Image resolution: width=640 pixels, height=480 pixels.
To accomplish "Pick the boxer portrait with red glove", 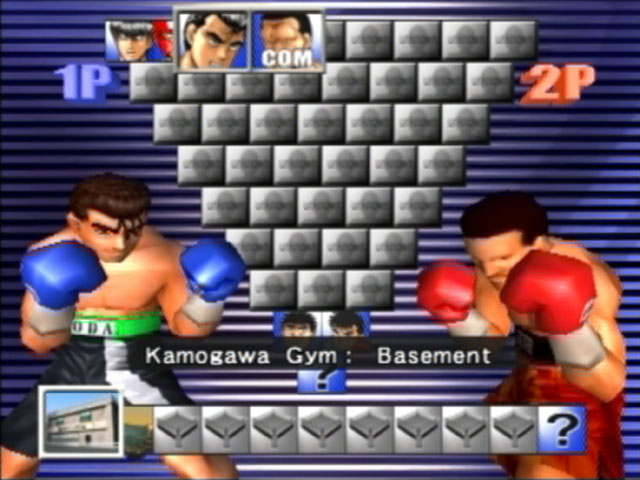I will (x=139, y=42).
